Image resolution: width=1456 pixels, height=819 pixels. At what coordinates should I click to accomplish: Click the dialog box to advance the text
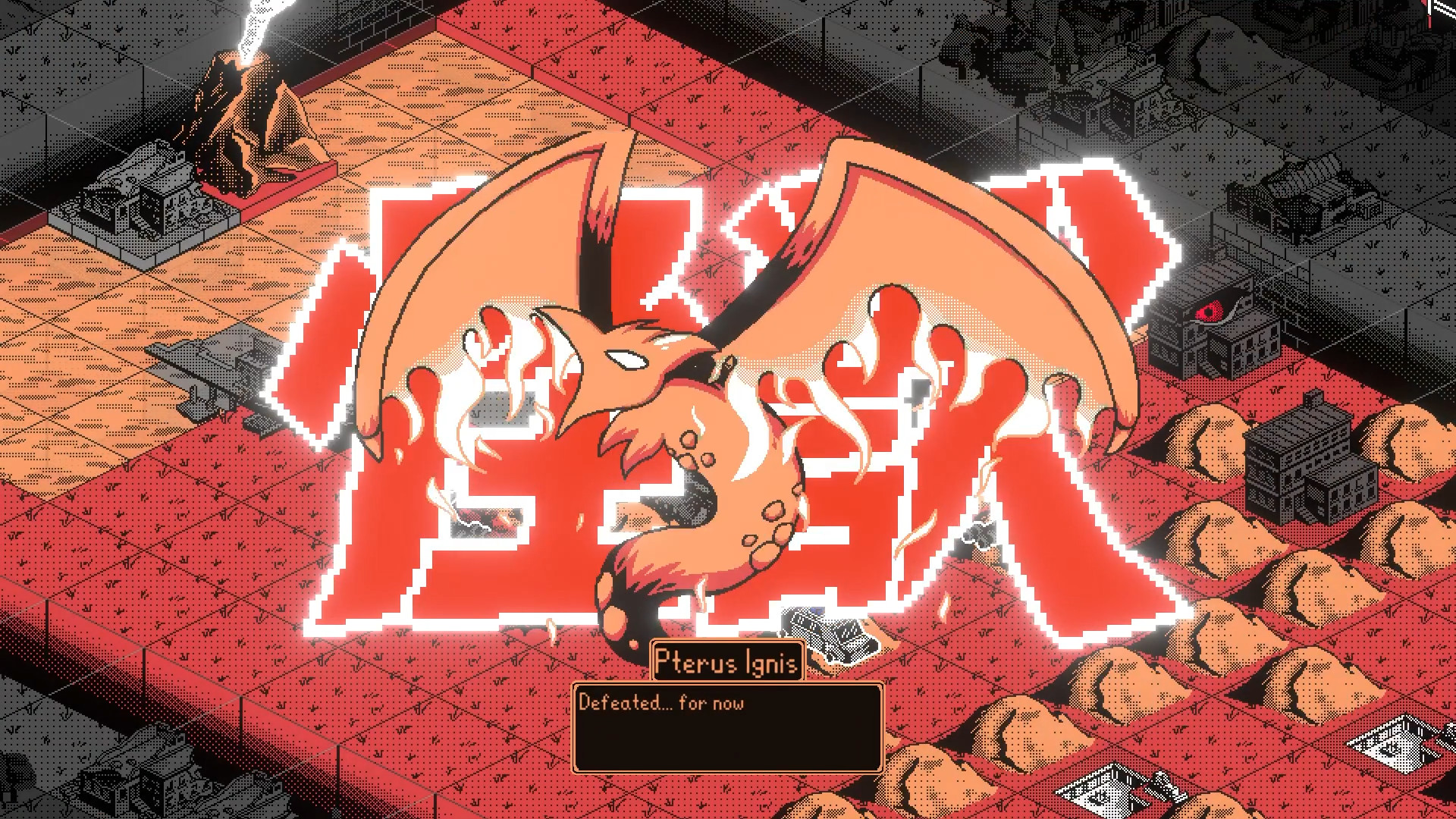tap(728, 728)
